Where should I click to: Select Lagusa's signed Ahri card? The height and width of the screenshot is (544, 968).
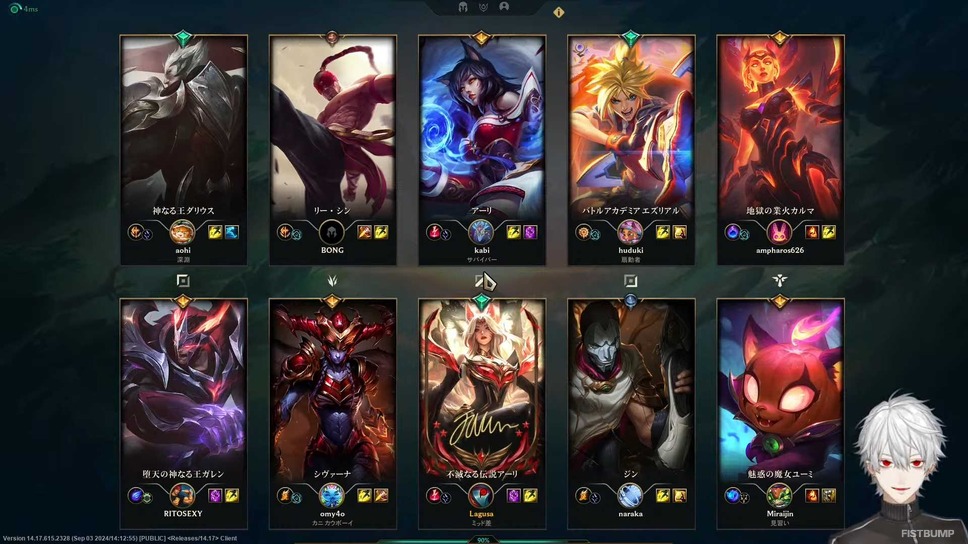pyautogui.click(x=482, y=390)
